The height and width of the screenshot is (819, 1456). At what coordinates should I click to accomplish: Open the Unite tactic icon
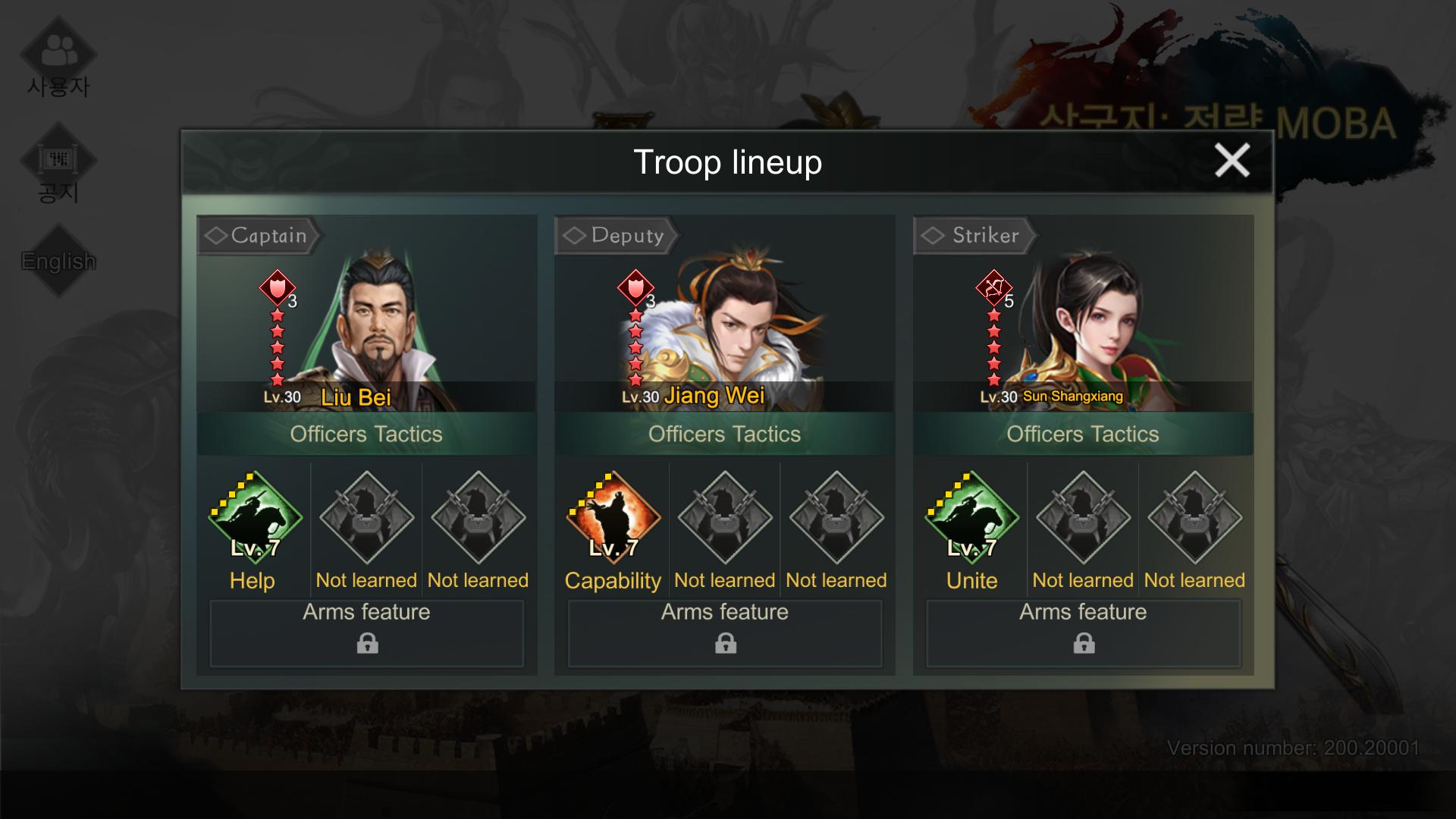(971, 518)
